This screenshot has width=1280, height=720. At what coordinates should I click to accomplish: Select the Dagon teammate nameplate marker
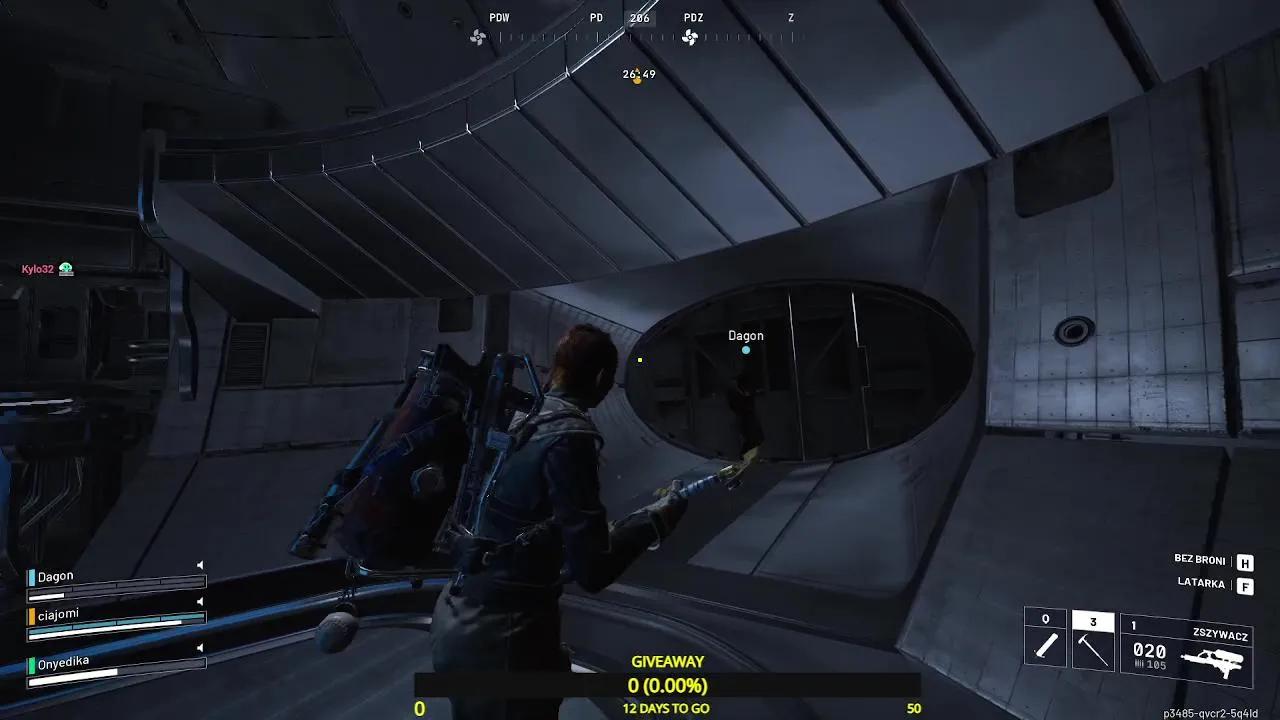coord(746,337)
